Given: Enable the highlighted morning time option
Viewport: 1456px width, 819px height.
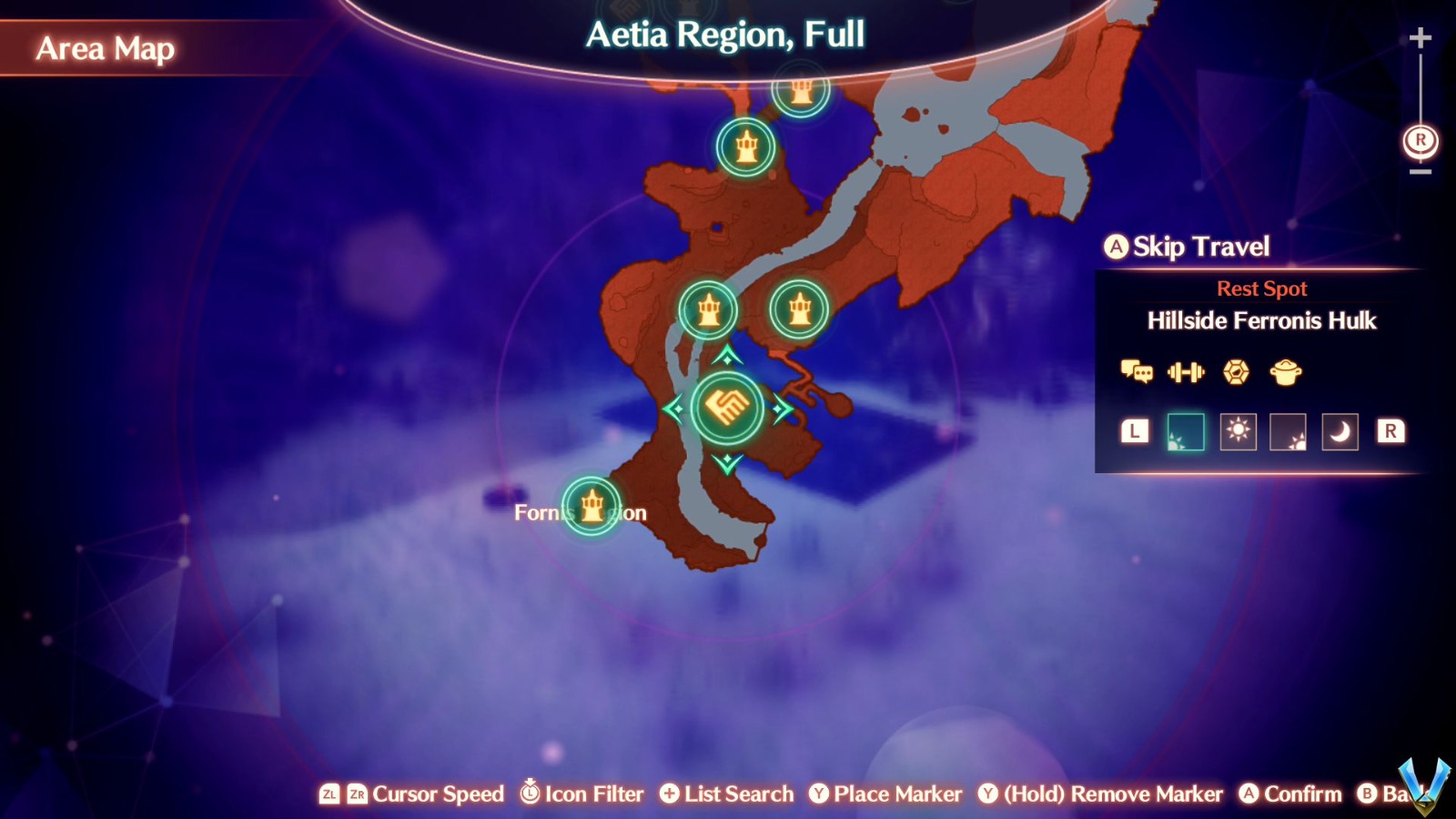Looking at the screenshot, I should 1186,431.
